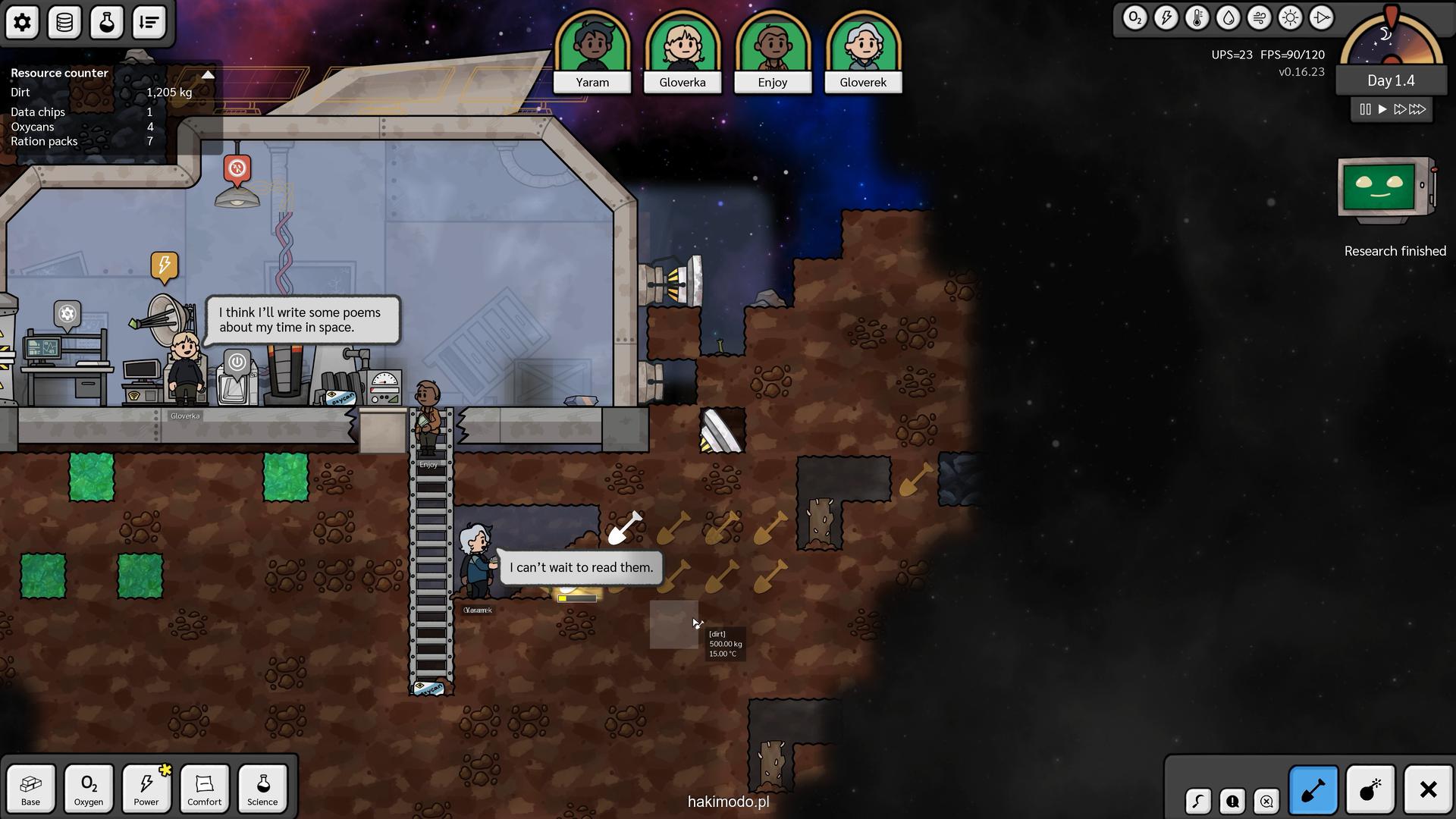1456x819 pixels.
Task: Click the X cancel tool button
Action: pyautogui.click(x=1428, y=790)
